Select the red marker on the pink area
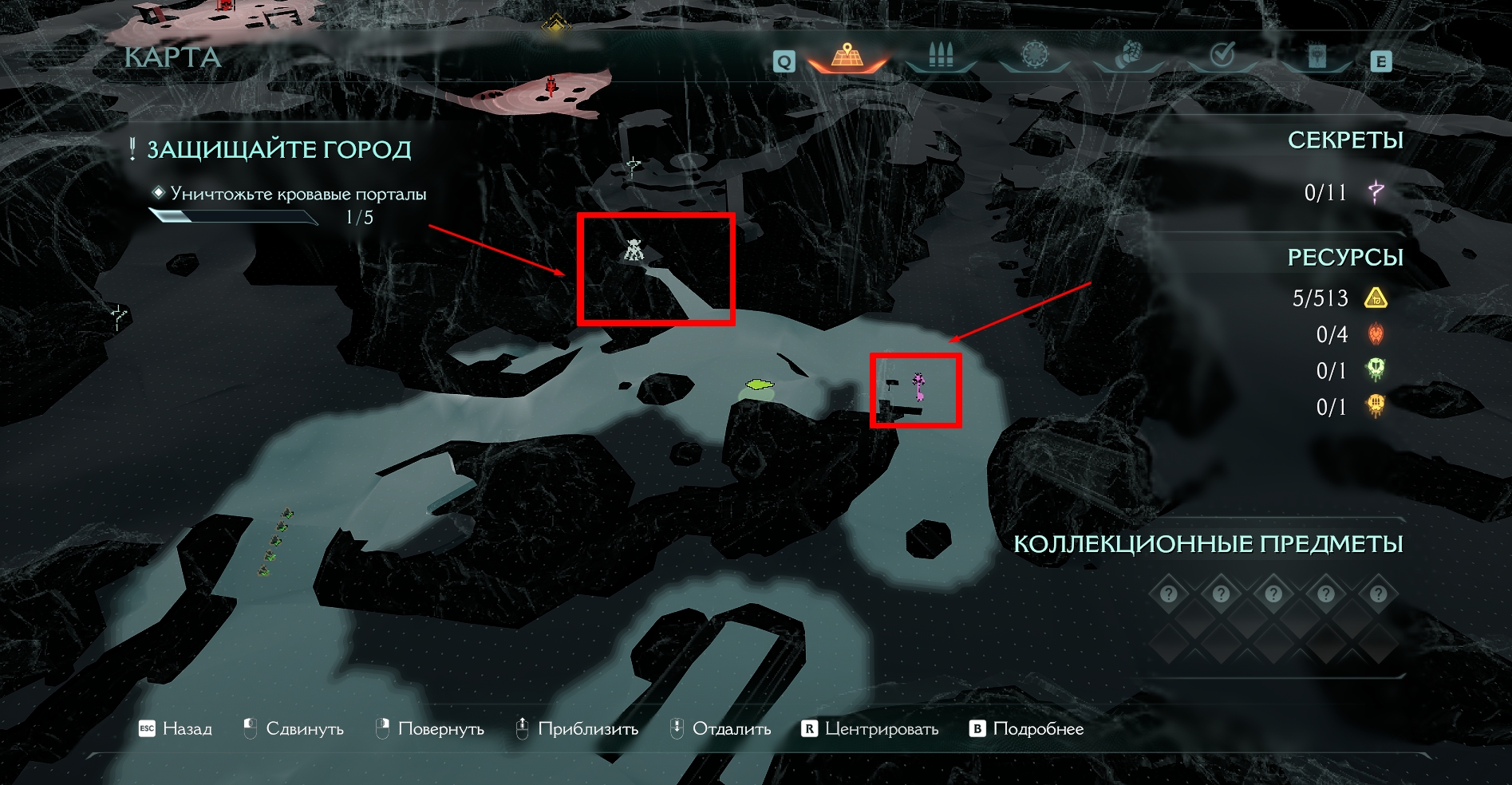The image size is (1512, 785). point(551,85)
